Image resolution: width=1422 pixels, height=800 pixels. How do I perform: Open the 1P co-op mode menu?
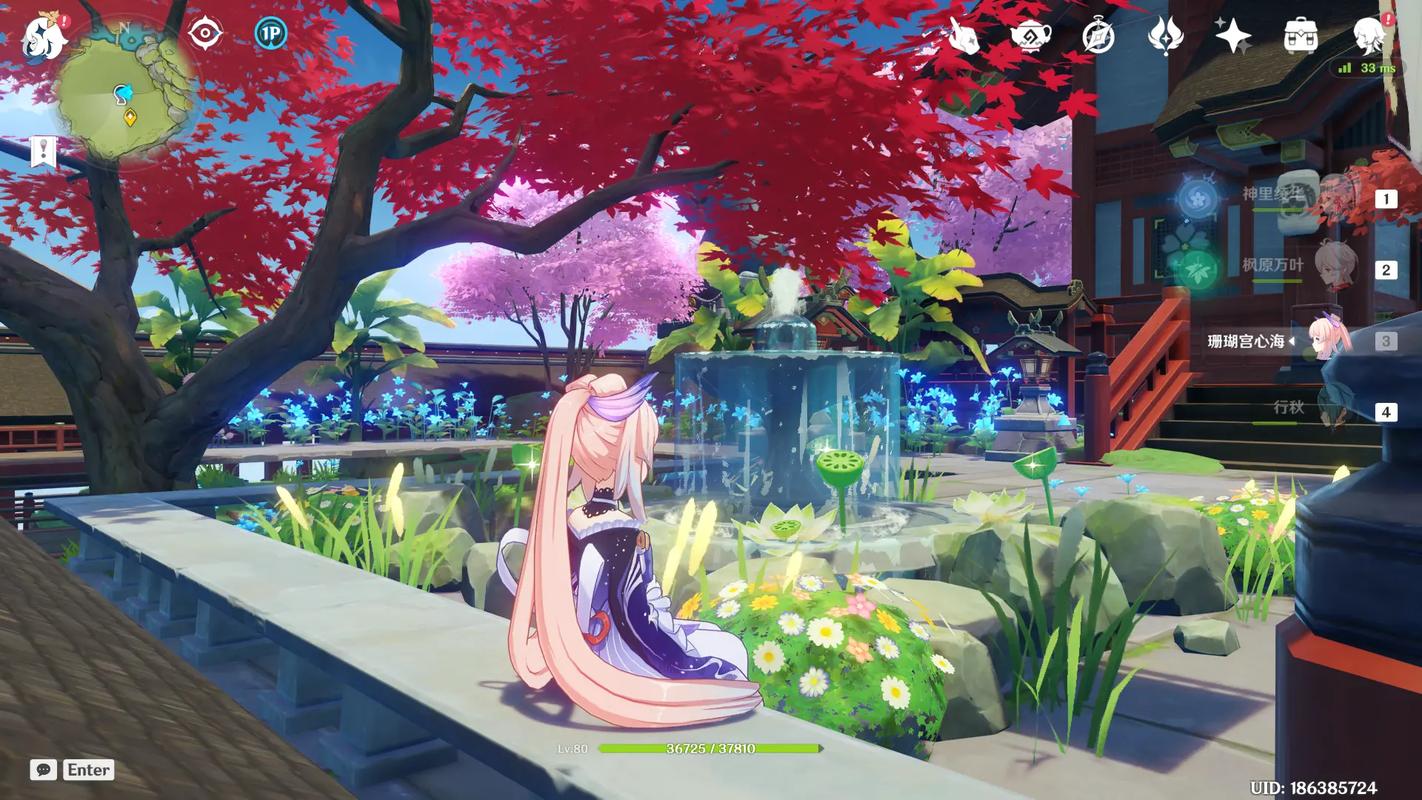pyautogui.click(x=270, y=34)
